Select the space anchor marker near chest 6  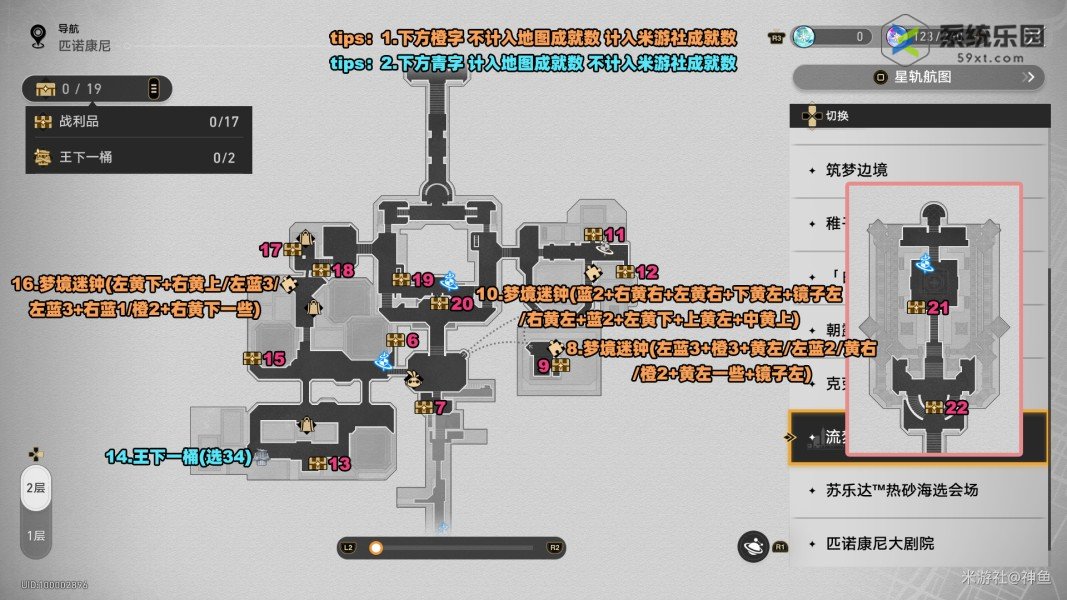coord(383,360)
